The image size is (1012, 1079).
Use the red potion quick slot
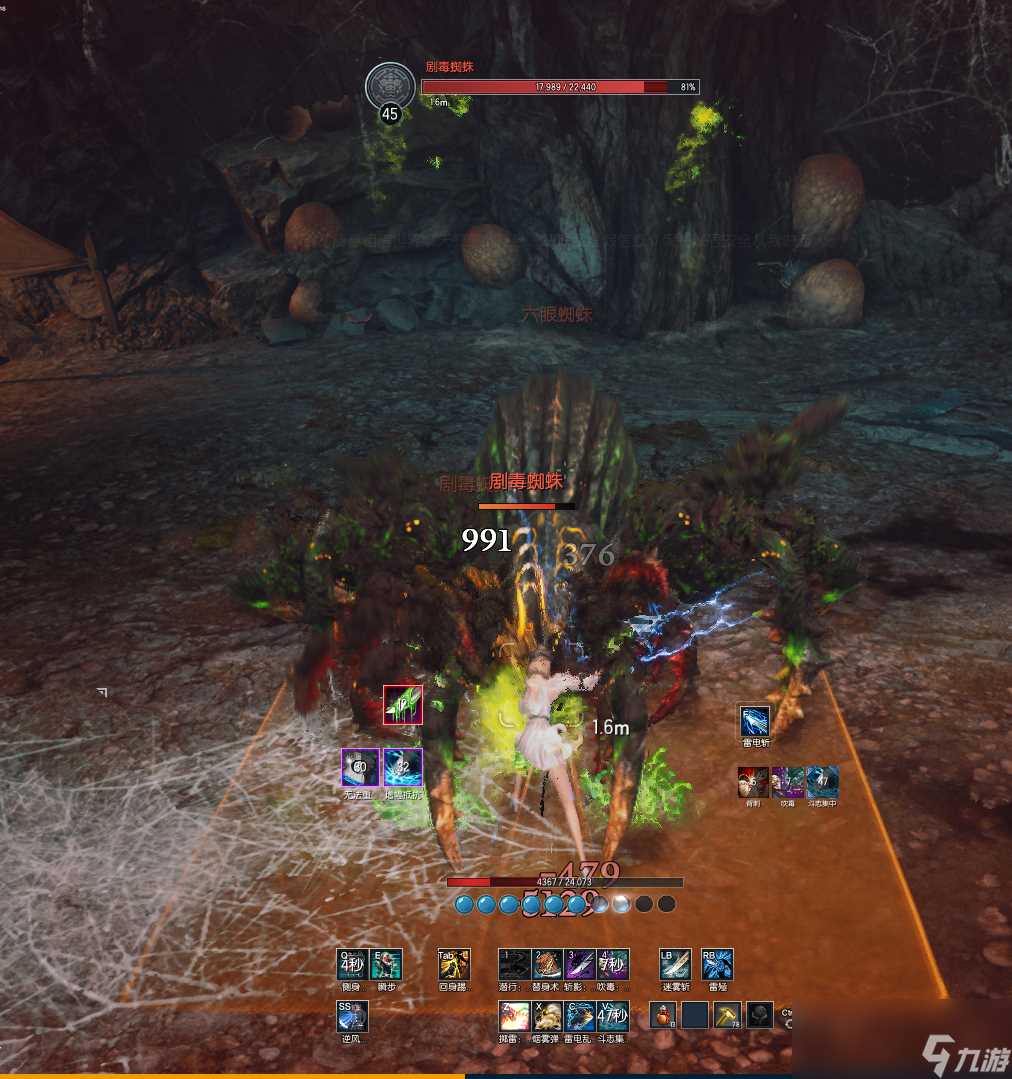(664, 1016)
